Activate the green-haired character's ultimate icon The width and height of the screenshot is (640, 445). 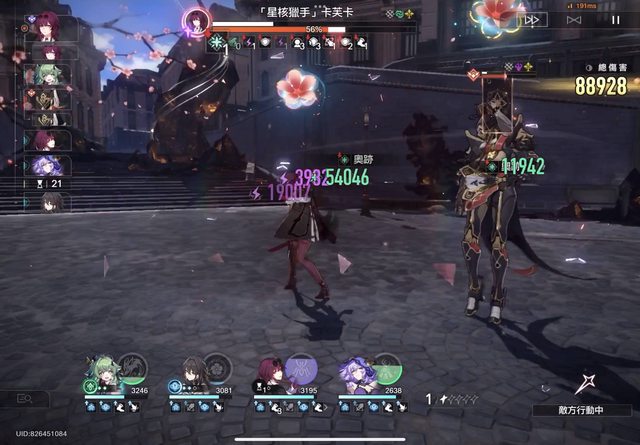pos(132,367)
